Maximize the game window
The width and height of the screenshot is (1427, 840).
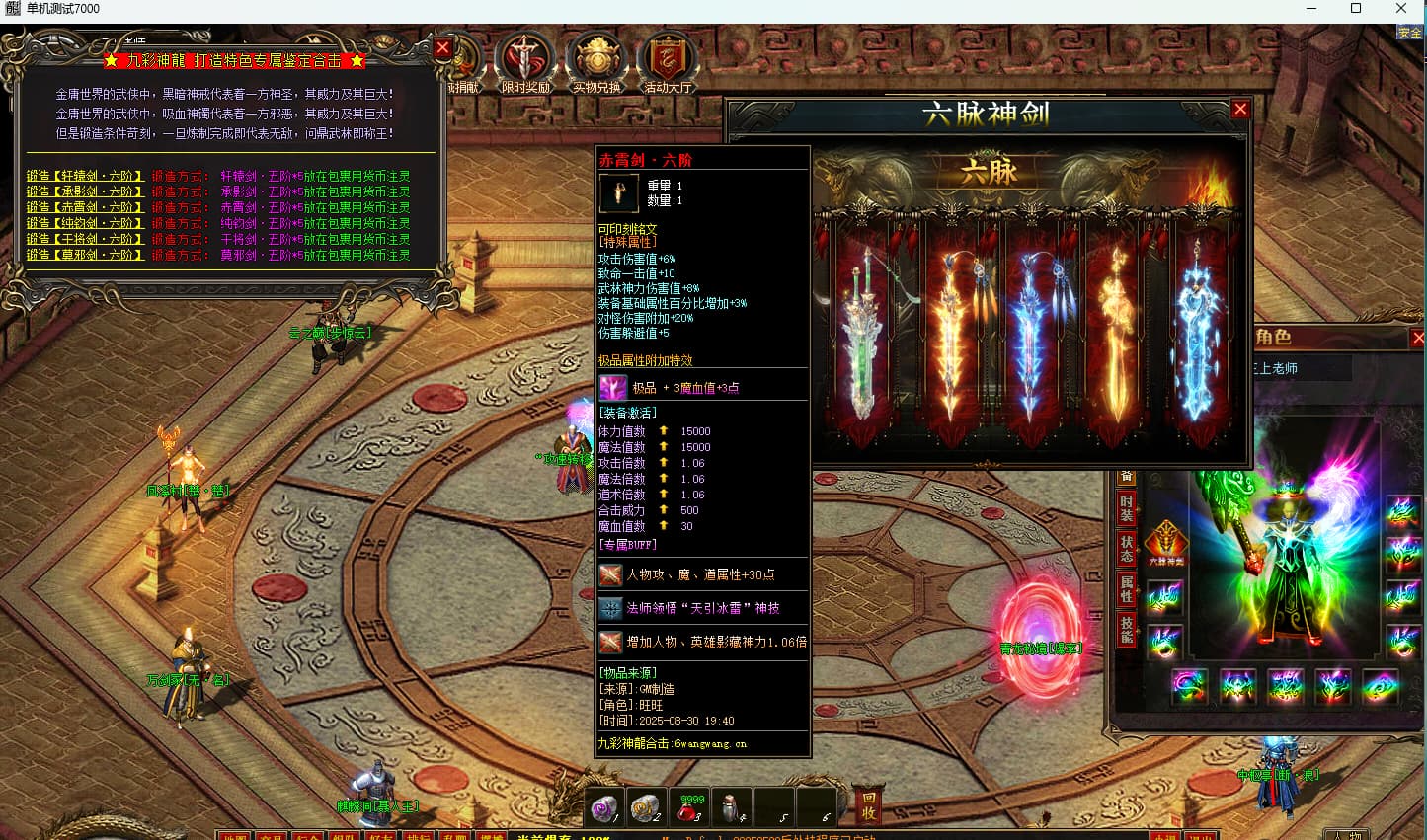[x=1356, y=9]
